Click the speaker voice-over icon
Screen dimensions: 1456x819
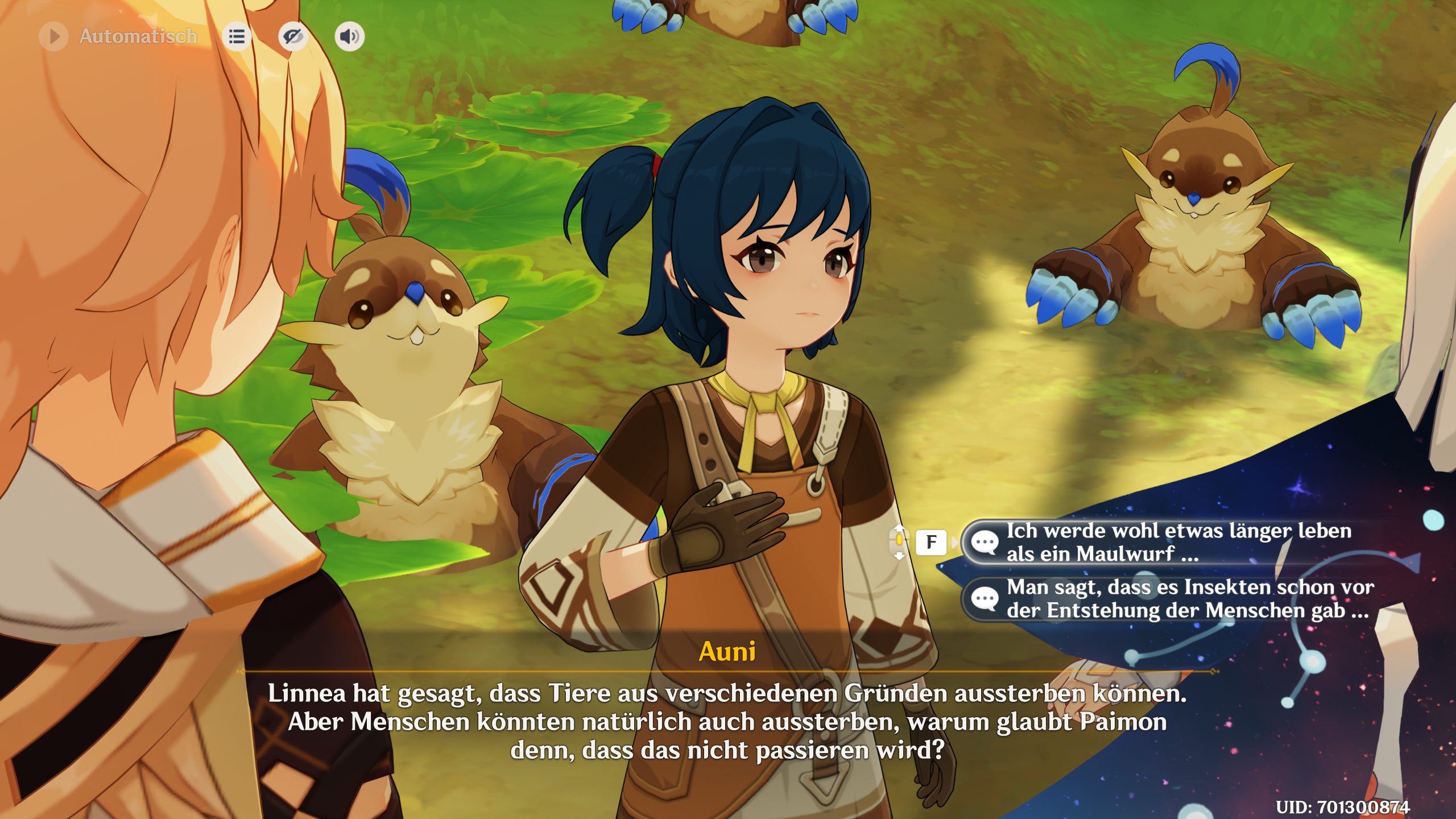pos(349,36)
